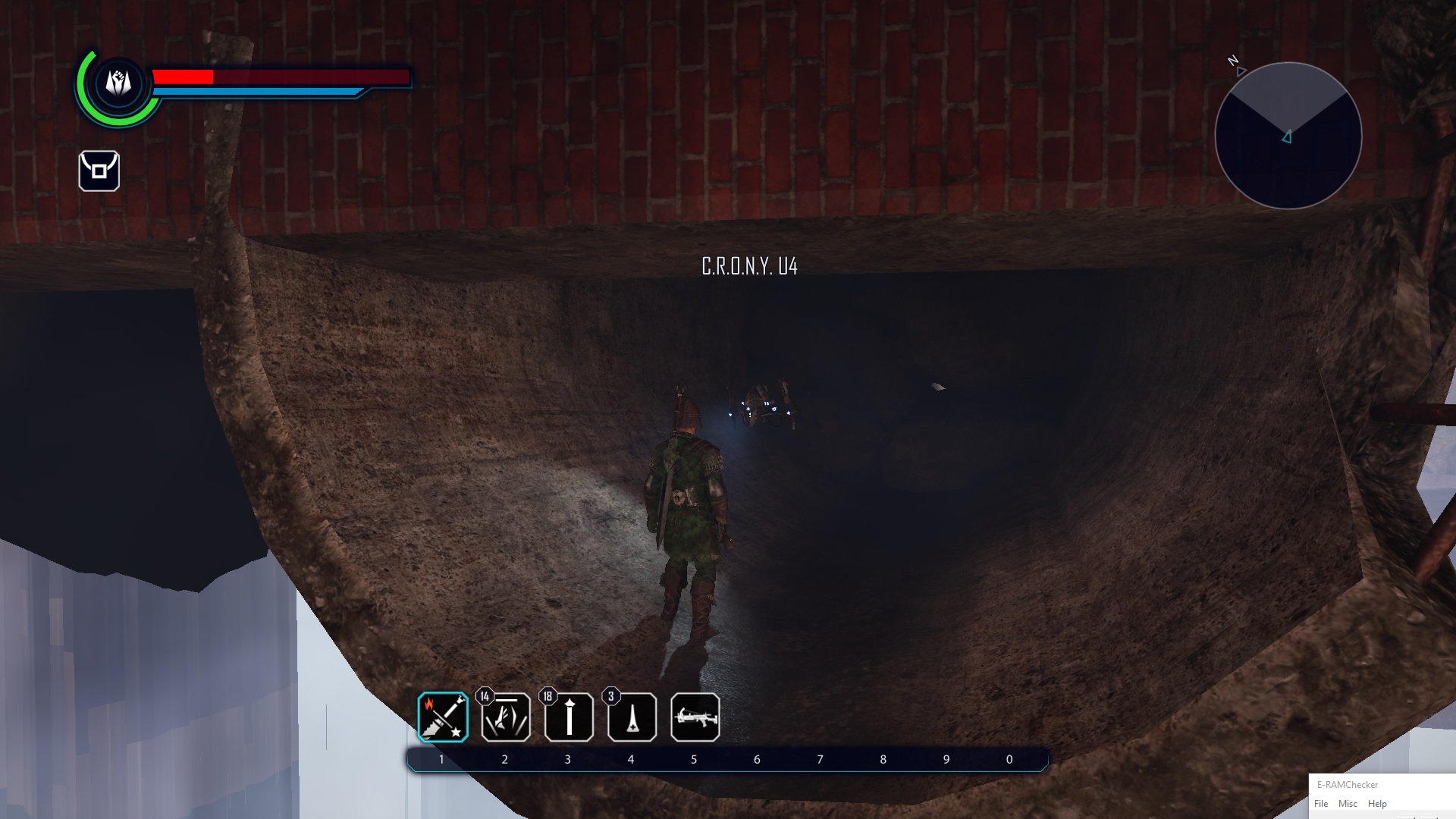Use the healing plant item with count 14
The height and width of the screenshot is (819, 1456).
(x=506, y=717)
